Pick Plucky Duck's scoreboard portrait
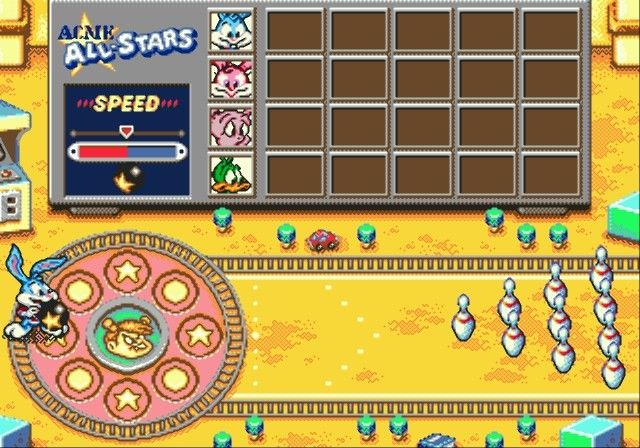Screen dimensions: 640x448 tap(231, 173)
